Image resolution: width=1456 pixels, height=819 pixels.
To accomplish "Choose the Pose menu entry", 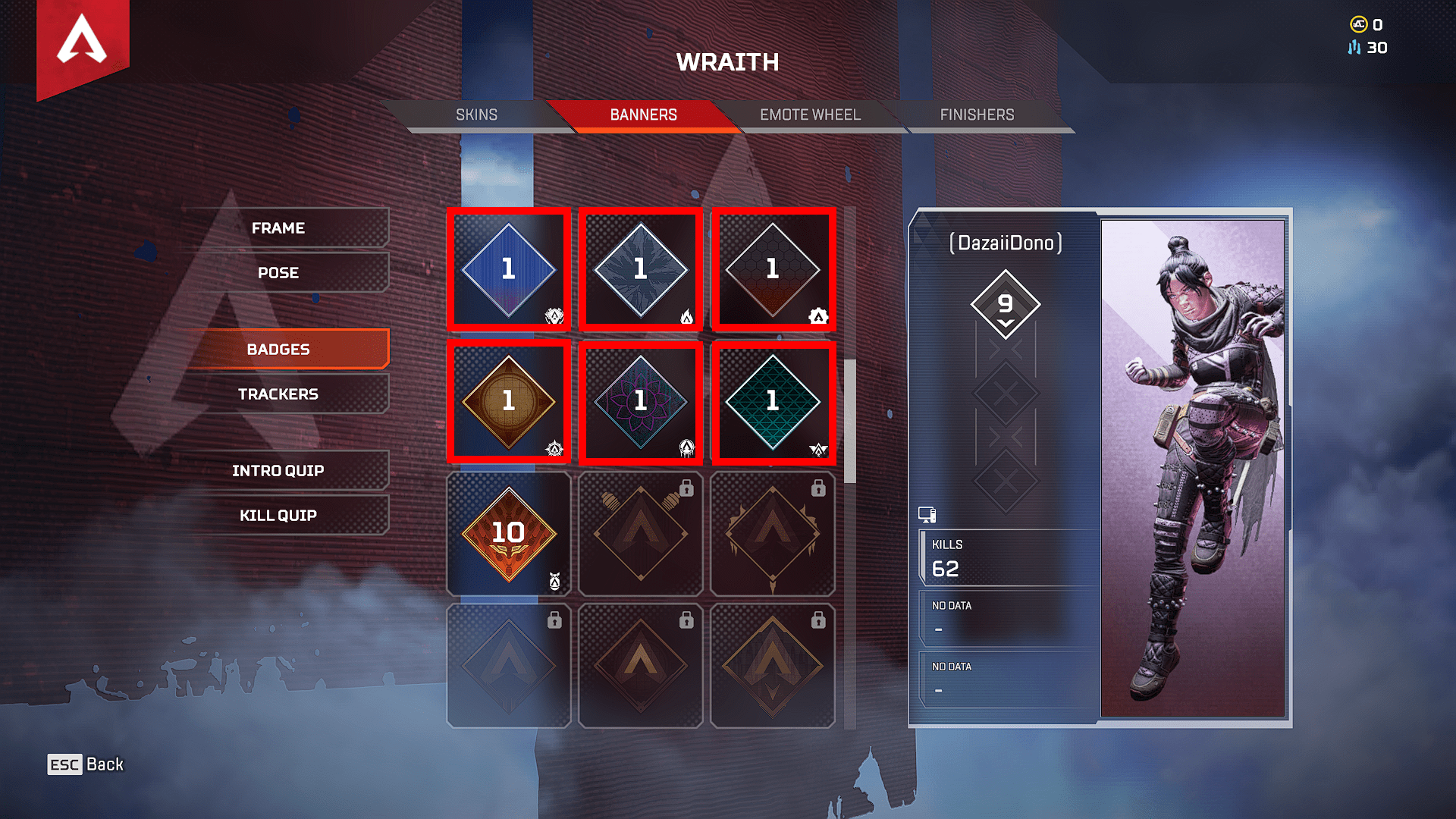I will (x=278, y=273).
